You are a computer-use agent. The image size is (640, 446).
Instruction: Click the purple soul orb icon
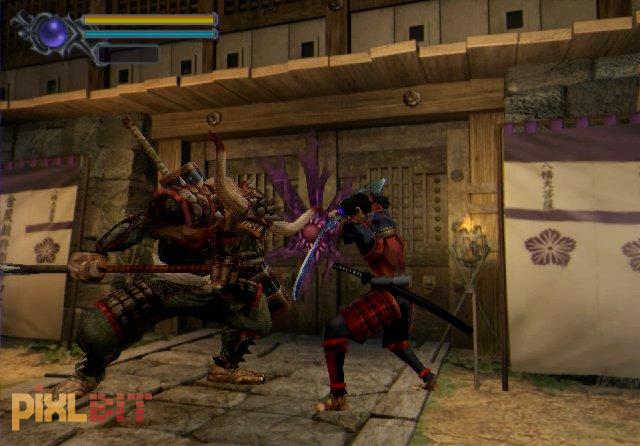click(53, 33)
